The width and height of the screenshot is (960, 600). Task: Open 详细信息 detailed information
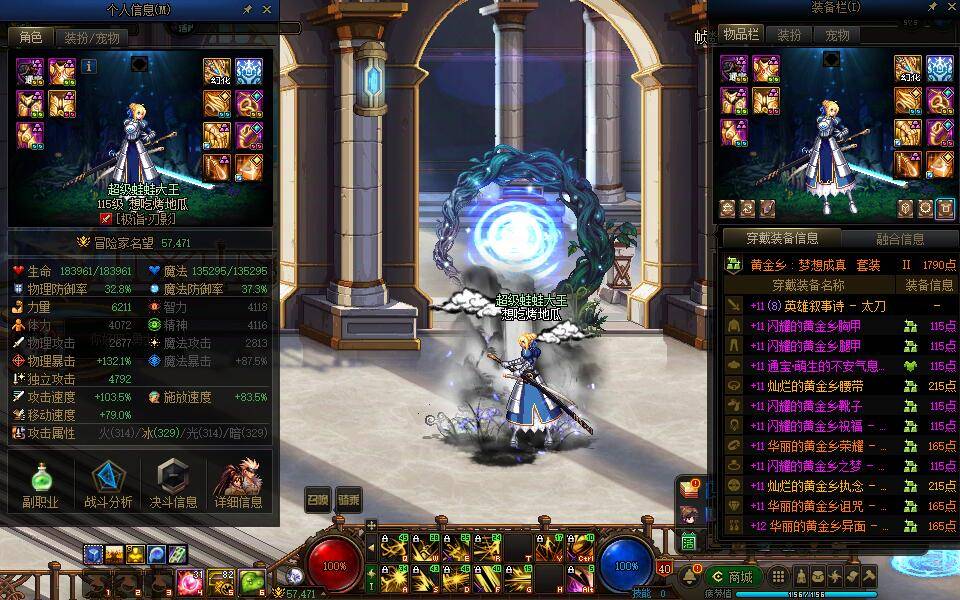coord(239,487)
